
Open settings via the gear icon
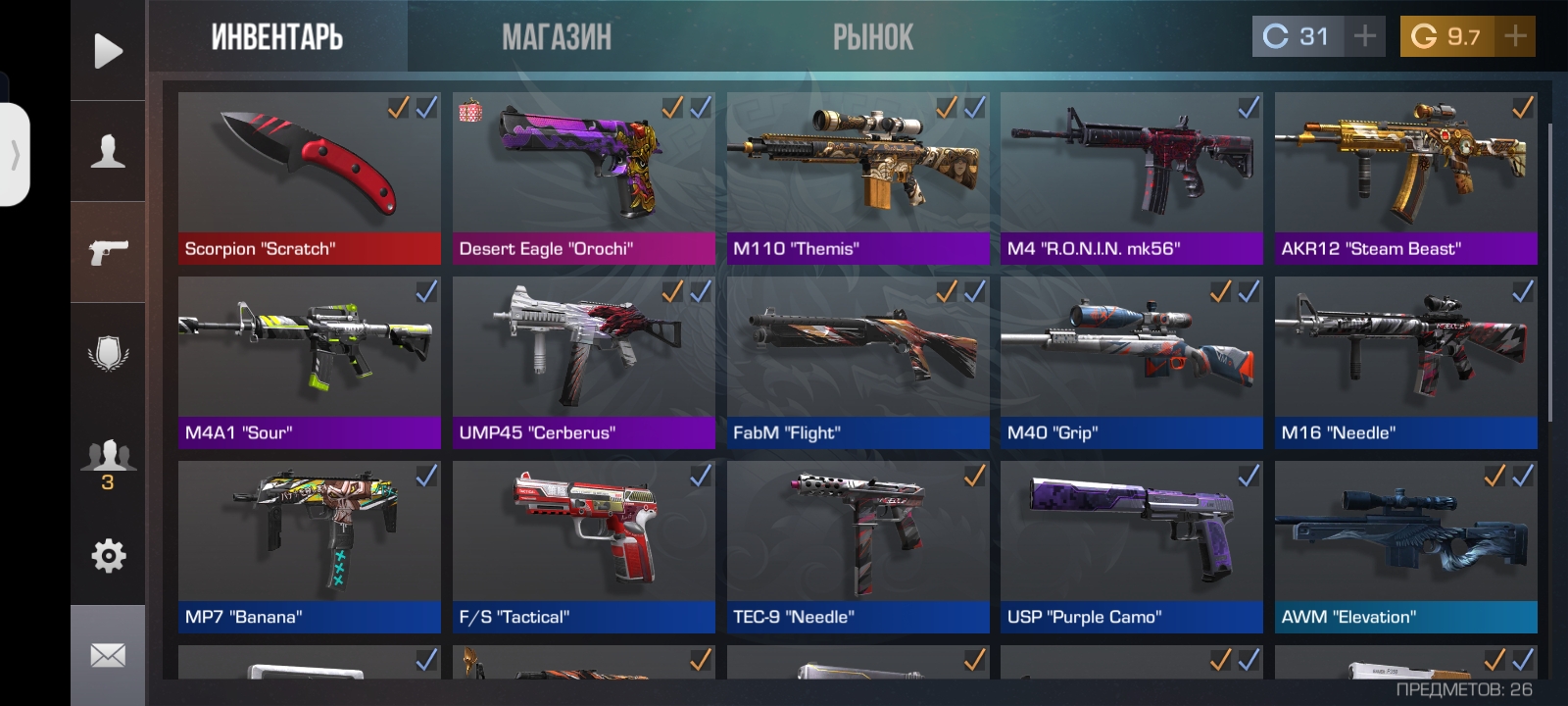(108, 556)
